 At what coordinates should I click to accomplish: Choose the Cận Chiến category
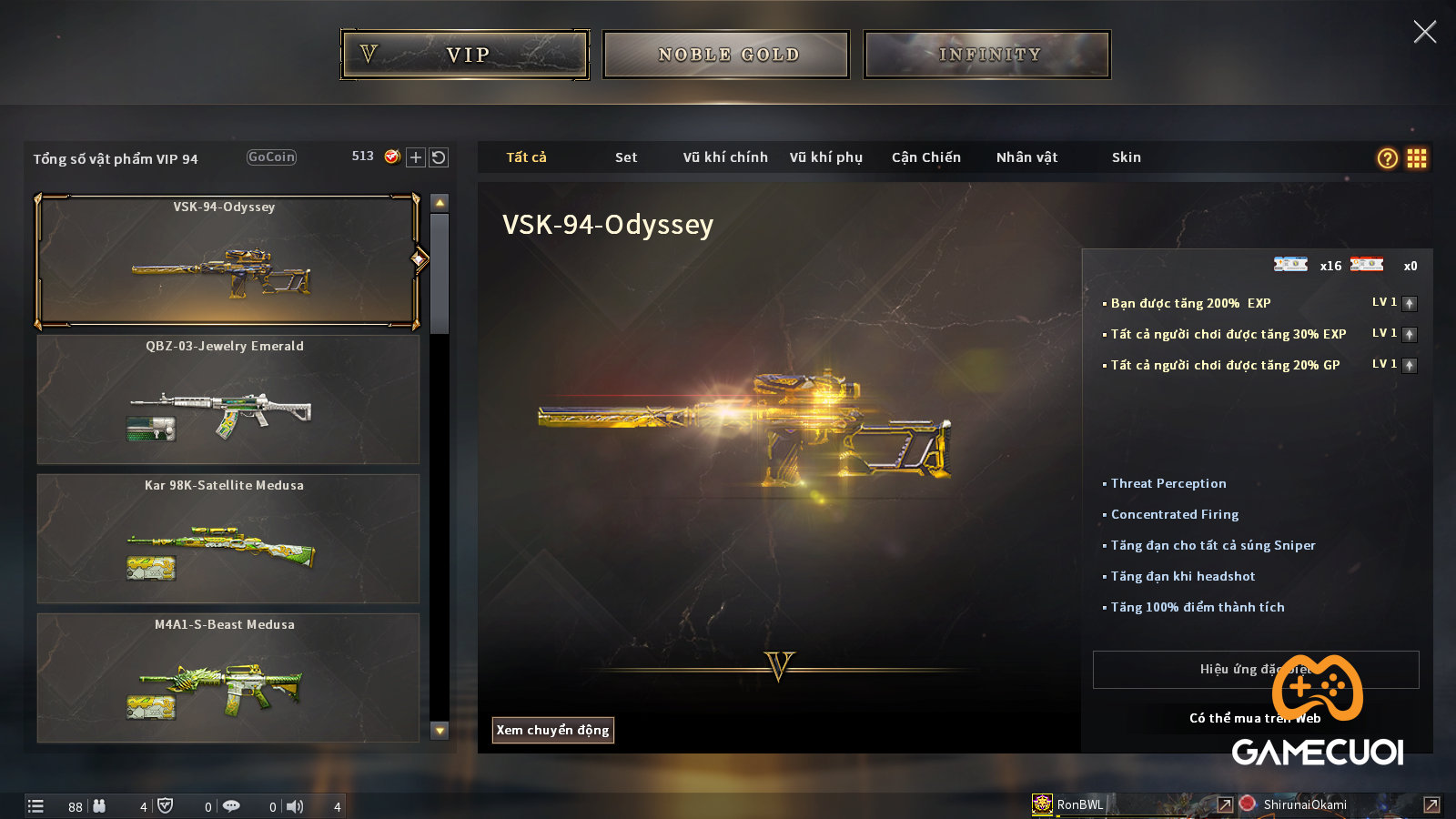tap(925, 157)
